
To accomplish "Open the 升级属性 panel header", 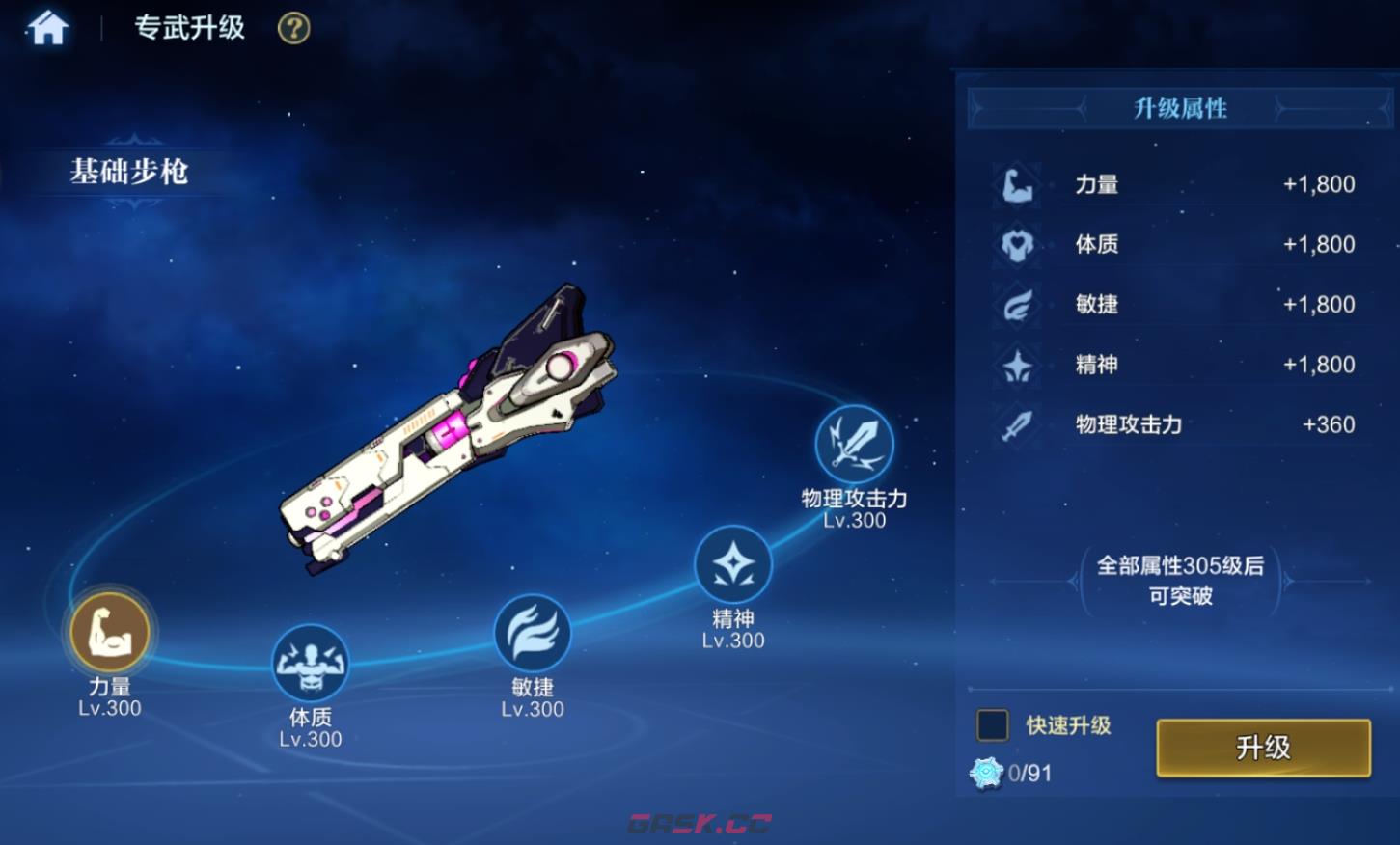I will click(x=1179, y=108).
